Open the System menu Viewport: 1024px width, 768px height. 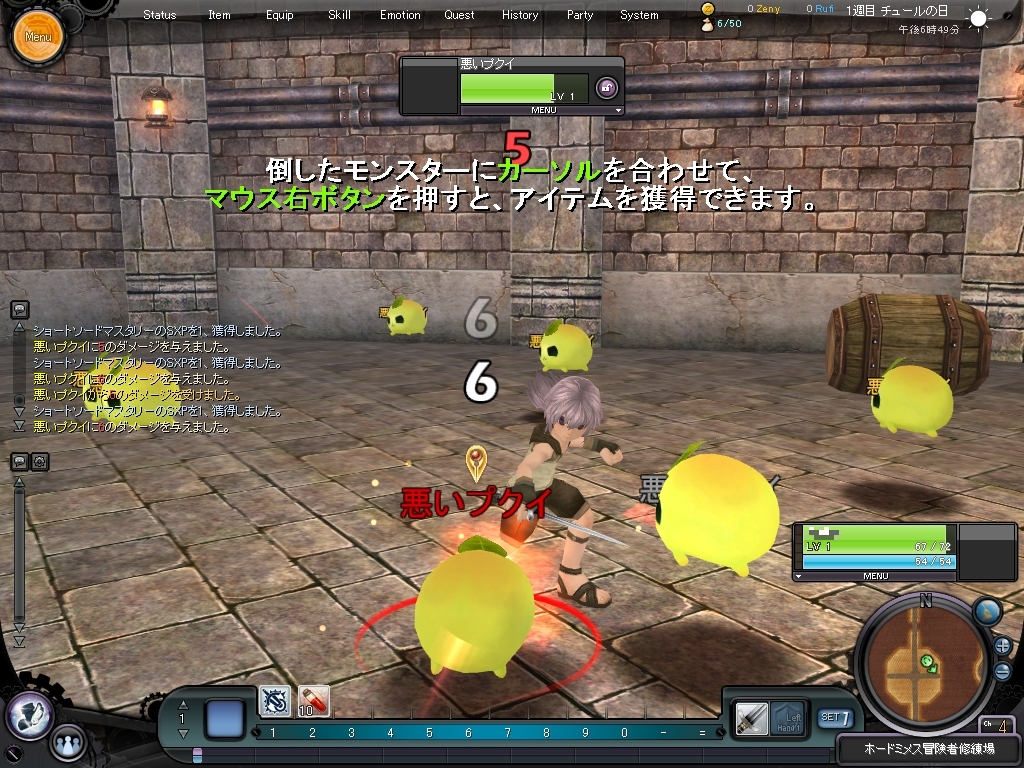coord(639,15)
